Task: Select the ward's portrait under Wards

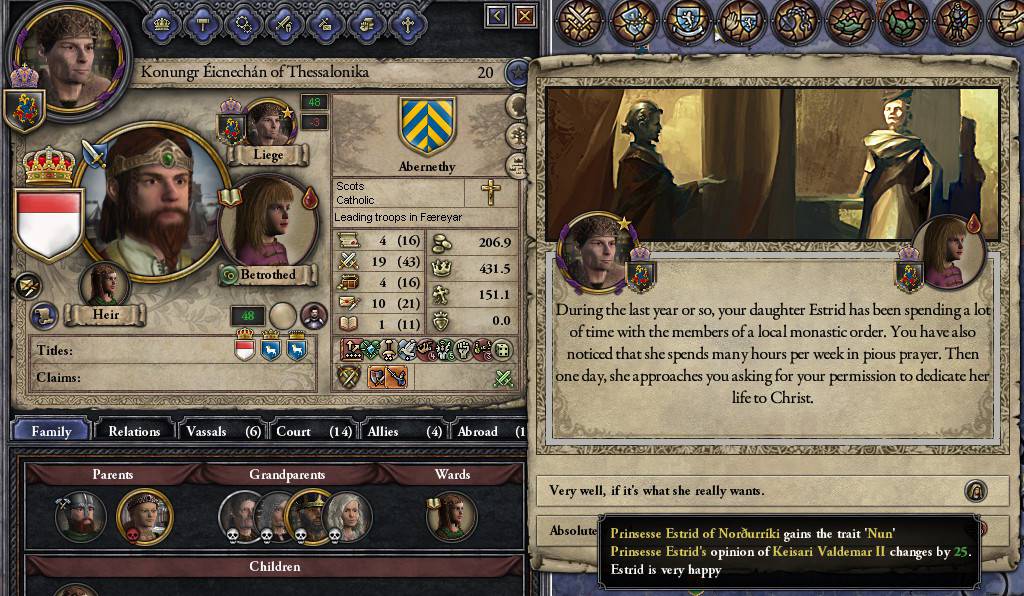Action: [x=451, y=516]
